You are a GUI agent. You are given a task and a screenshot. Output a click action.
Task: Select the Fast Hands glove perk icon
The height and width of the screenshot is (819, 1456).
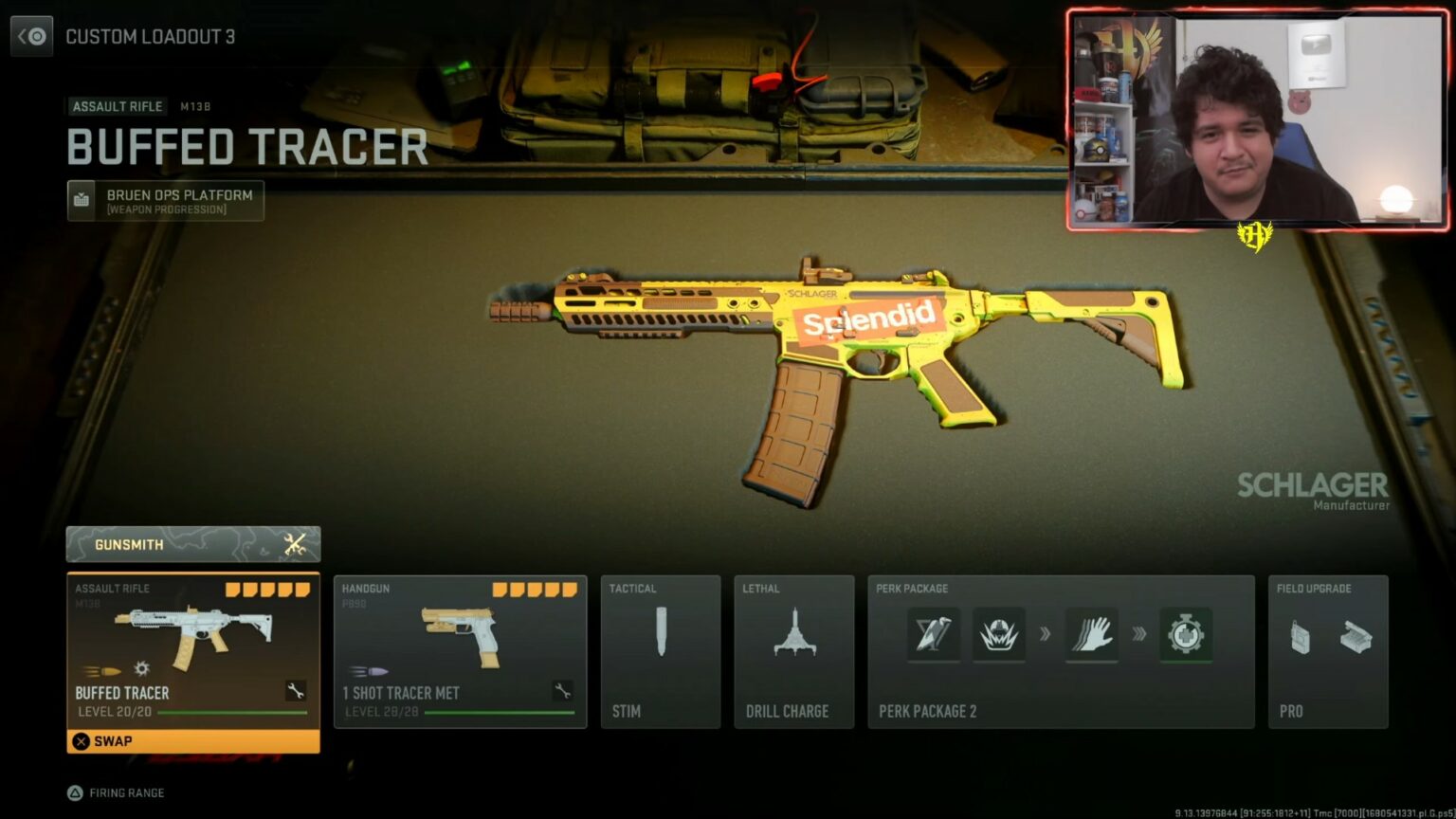coord(1092,635)
